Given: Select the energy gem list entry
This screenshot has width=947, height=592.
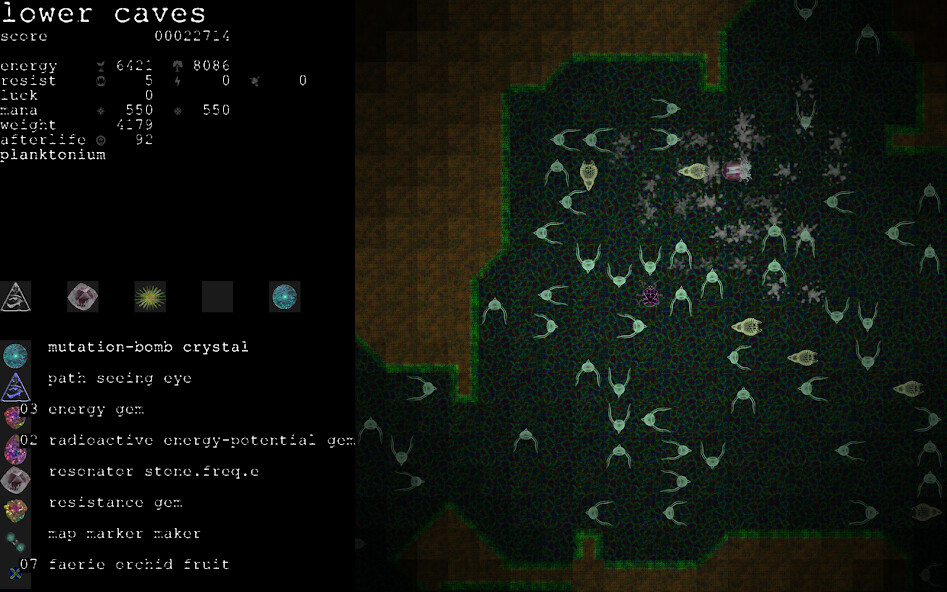Looking at the screenshot, I should point(95,409).
